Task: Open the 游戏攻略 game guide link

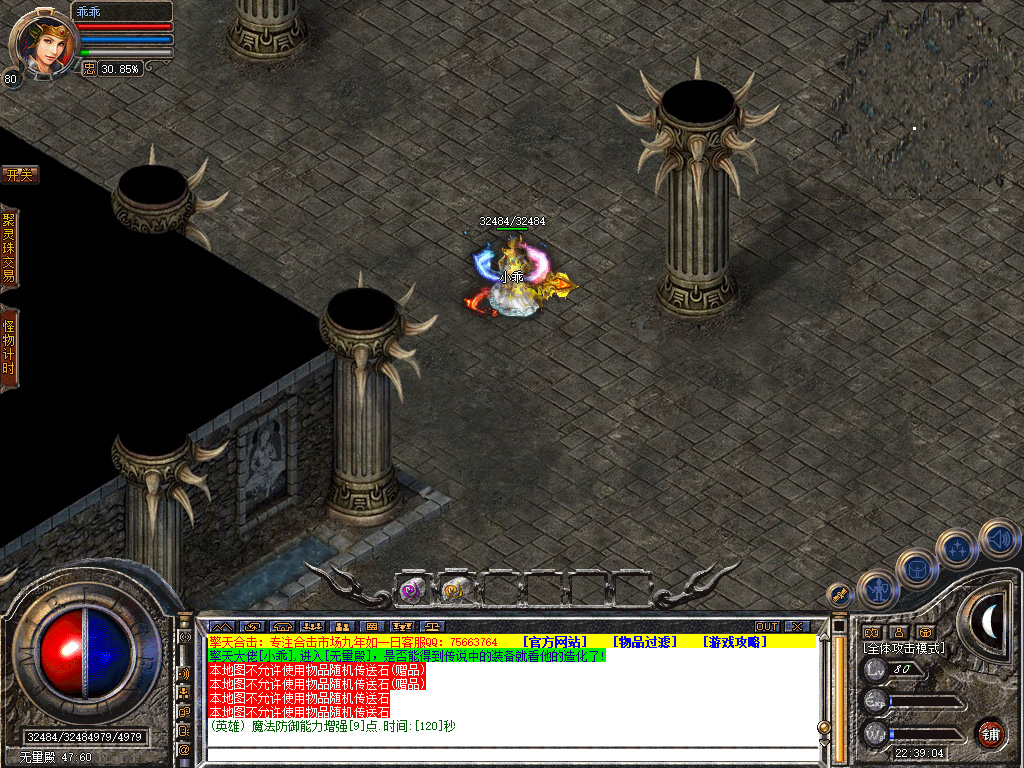Action: pos(735,641)
